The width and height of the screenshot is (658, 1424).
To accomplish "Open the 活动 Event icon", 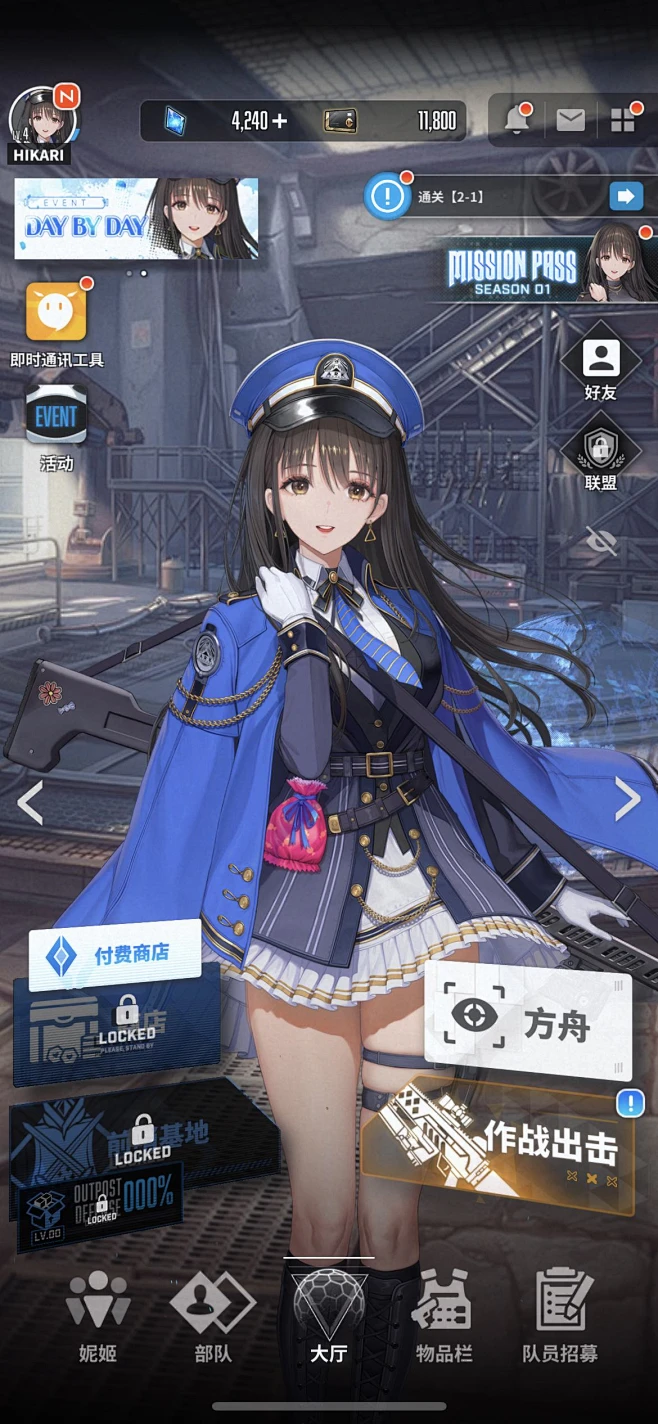I will (56, 418).
